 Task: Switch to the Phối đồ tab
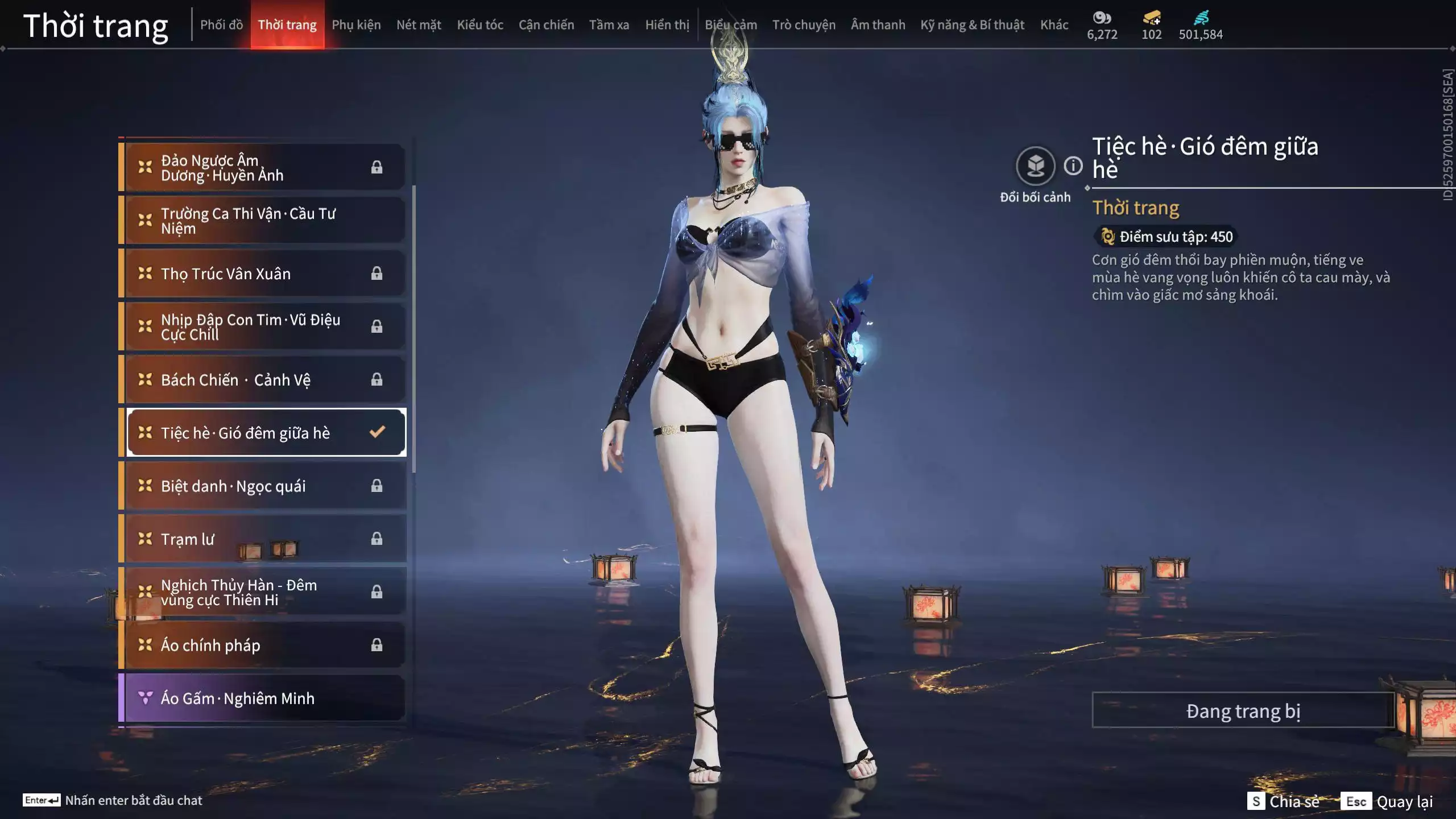(x=221, y=25)
